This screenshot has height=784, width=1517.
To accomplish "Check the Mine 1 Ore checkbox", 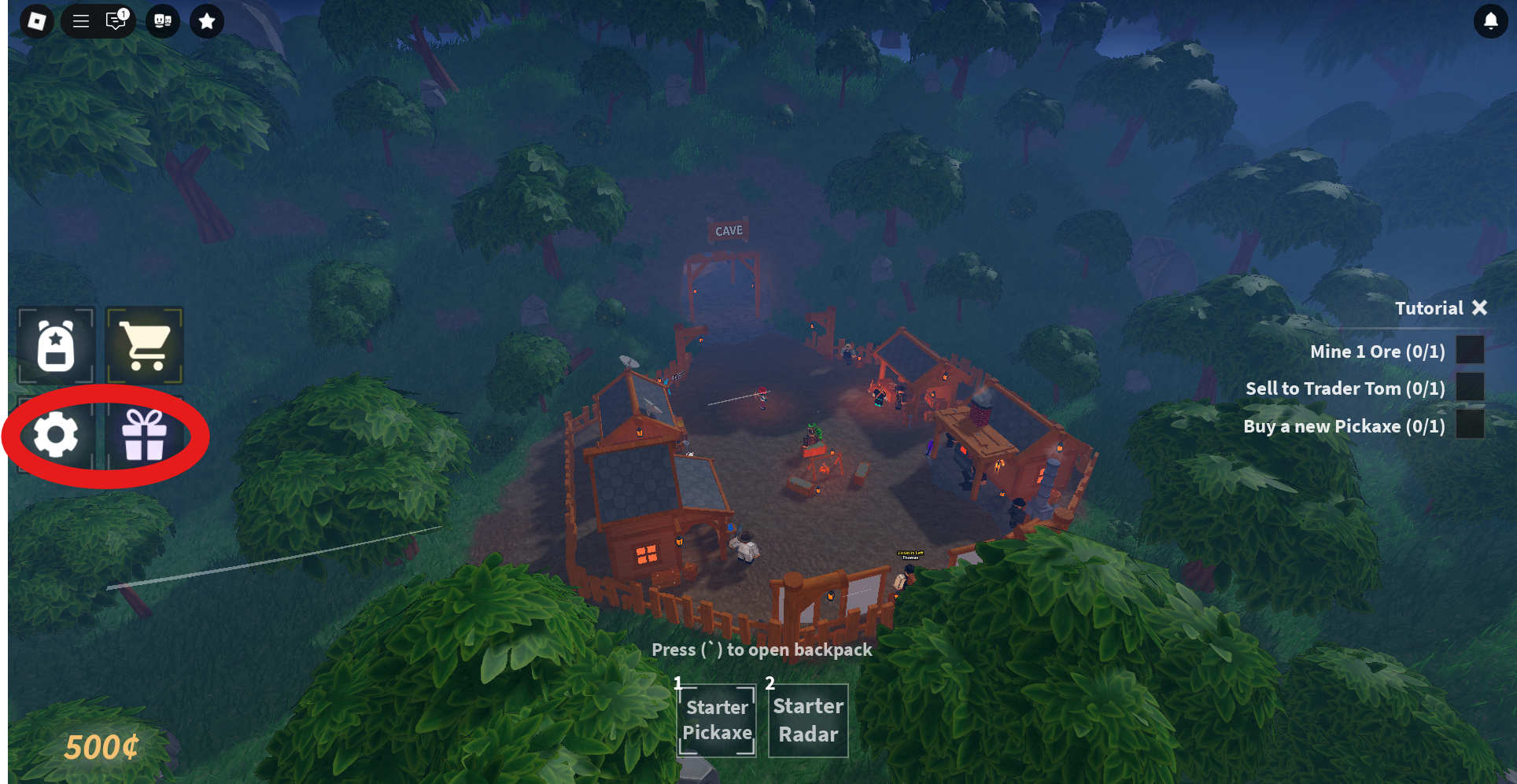I will click(1471, 352).
